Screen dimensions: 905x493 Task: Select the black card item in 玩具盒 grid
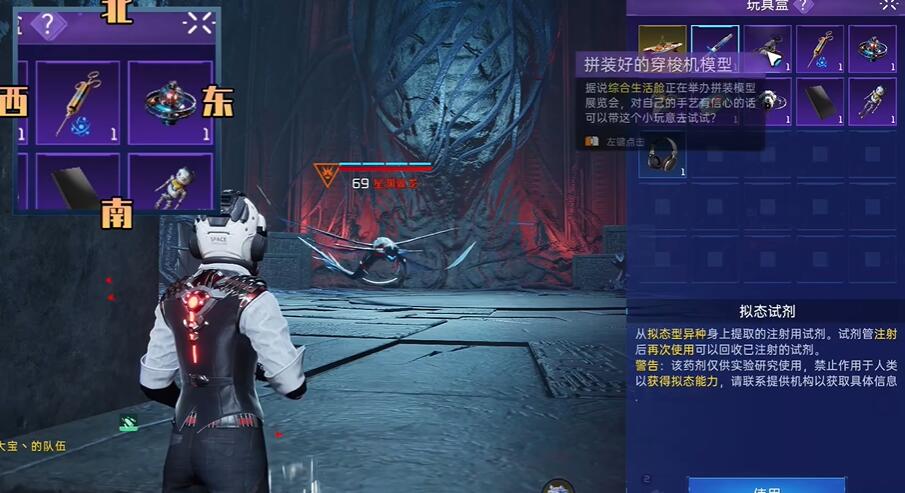(x=820, y=102)
